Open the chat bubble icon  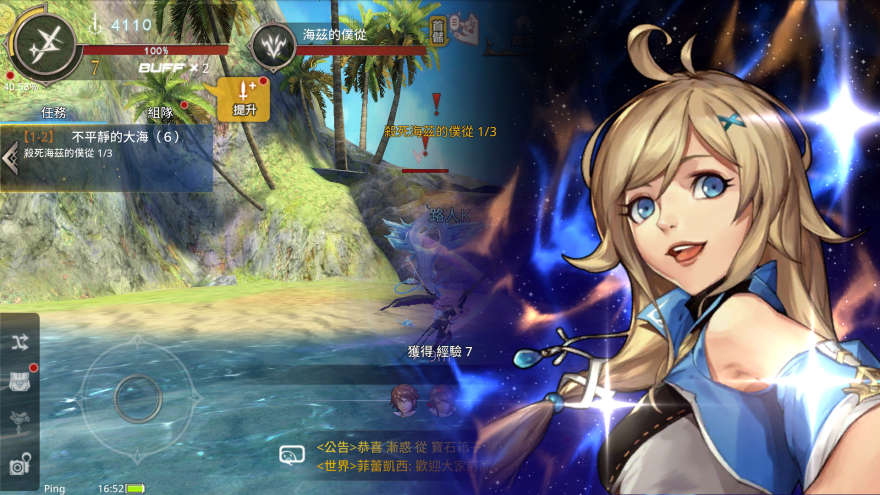(x=292, y=456)
